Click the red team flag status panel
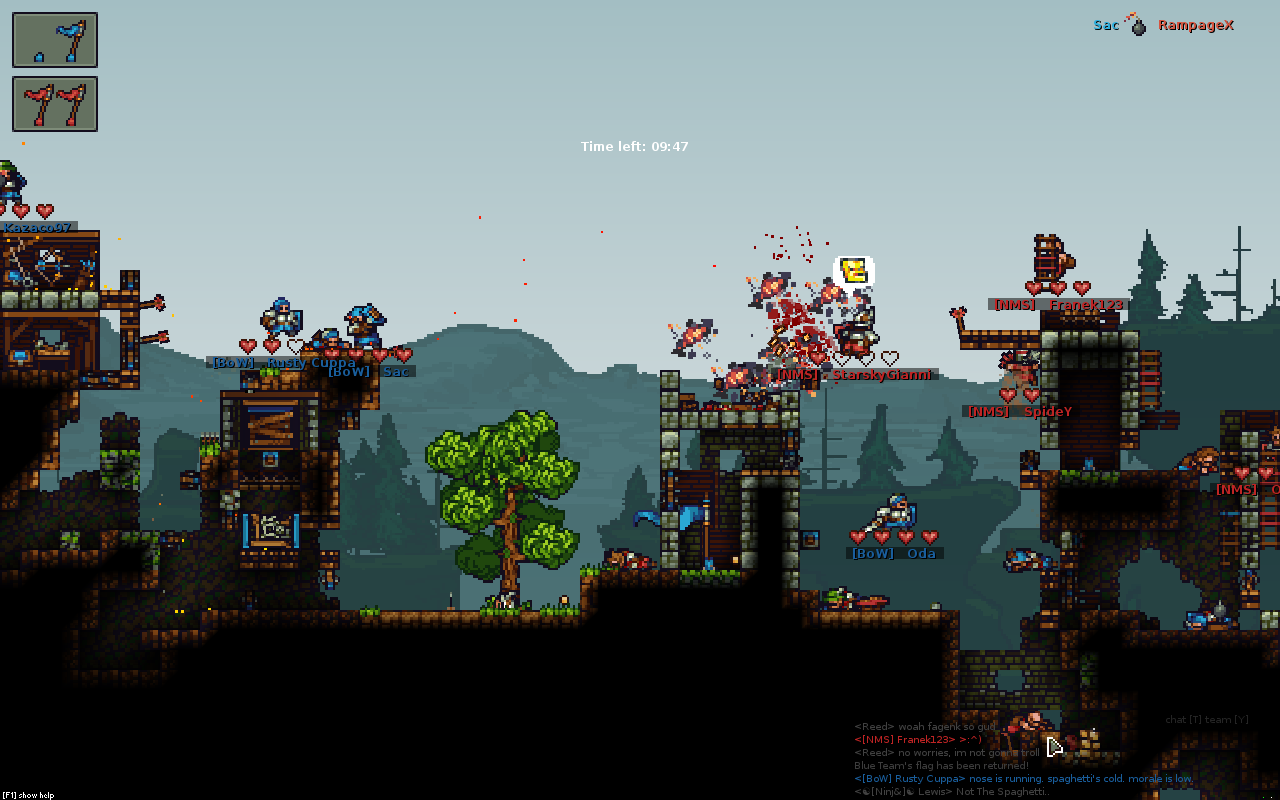Screen dimensions: 1280x800 coord(55,104)
